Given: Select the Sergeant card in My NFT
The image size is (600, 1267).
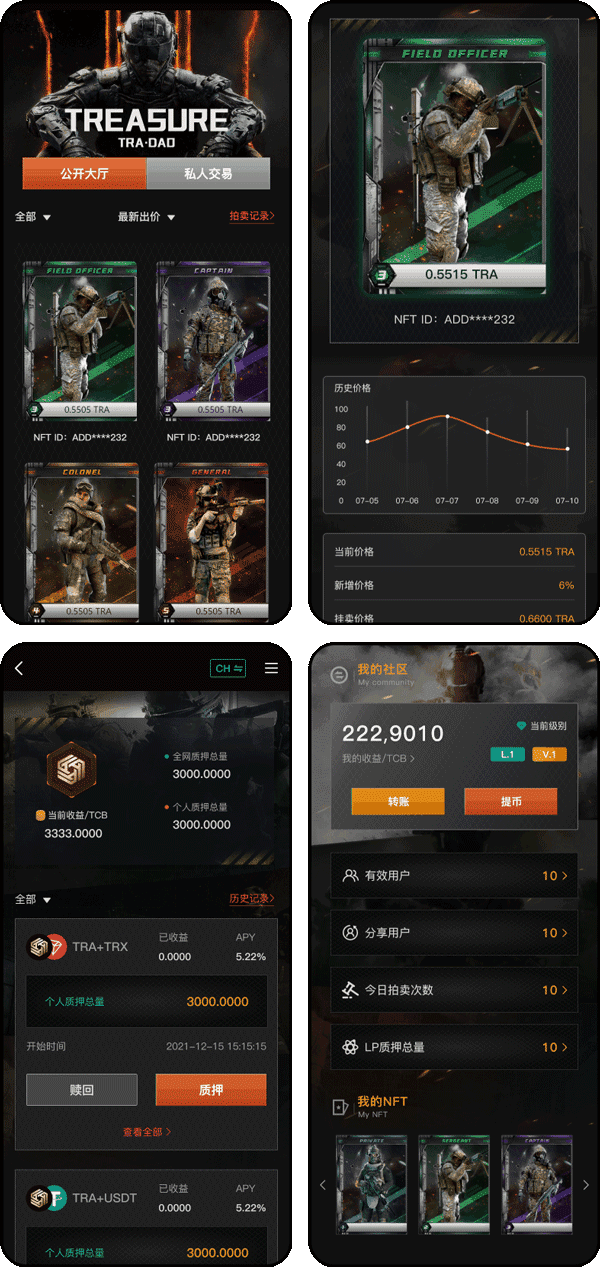Looking at the screenshot, I should click(454, 1184).
